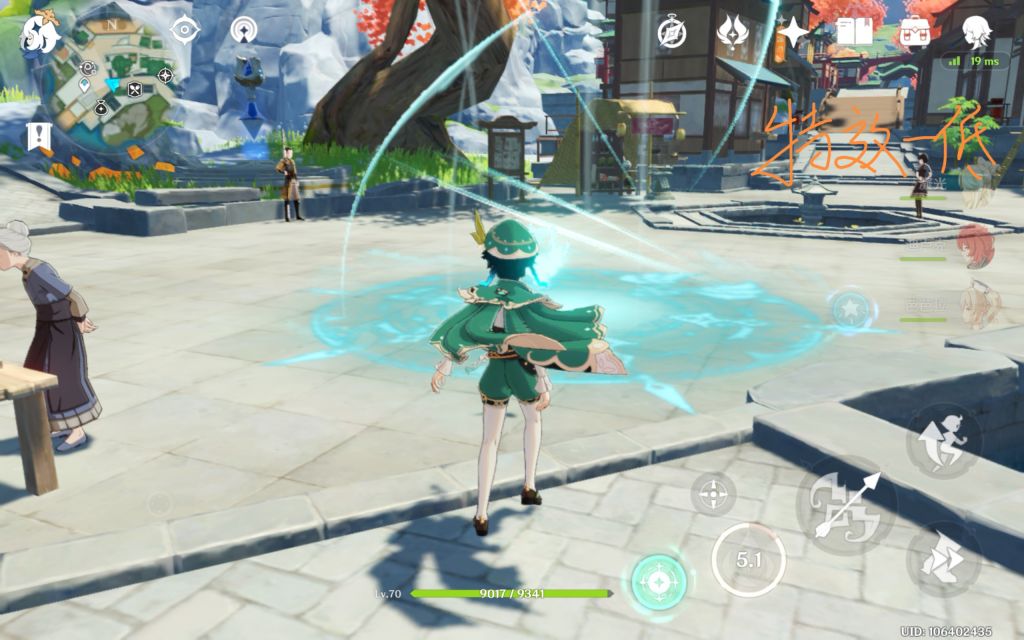Toggle the crosshair aiming mode button
The width and height of the screenshot is (1024, 640).
(x=713, y=493)
